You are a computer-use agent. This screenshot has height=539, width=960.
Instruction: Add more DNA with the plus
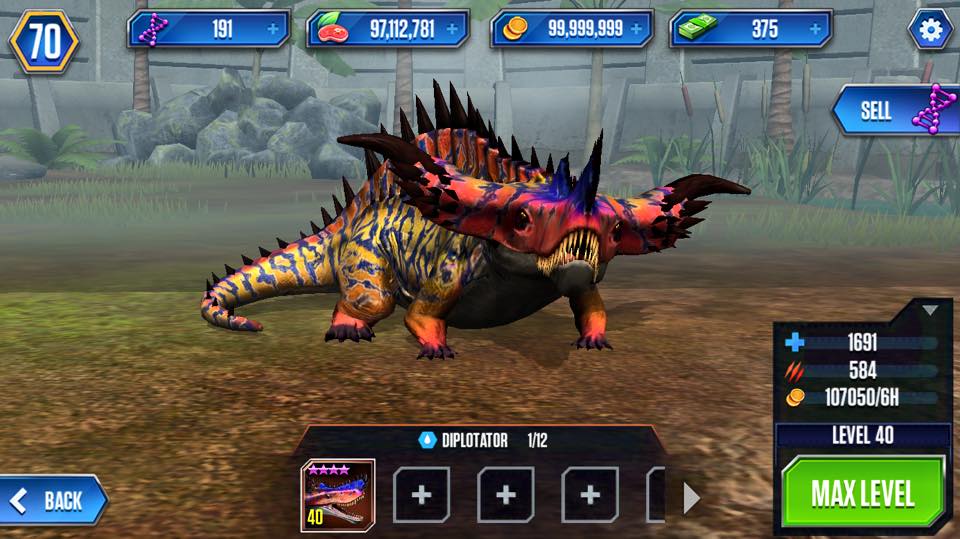[x=273, y=30]
